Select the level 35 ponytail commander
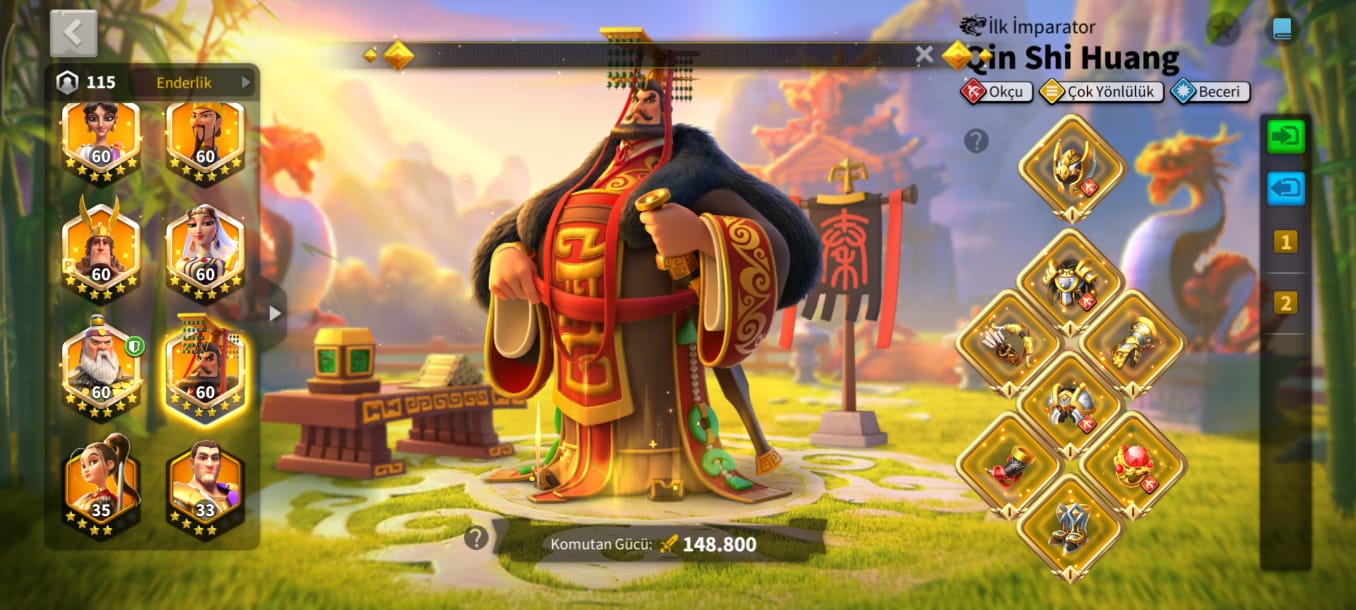Screen dimensions: 1356x610 coord(101,484)
